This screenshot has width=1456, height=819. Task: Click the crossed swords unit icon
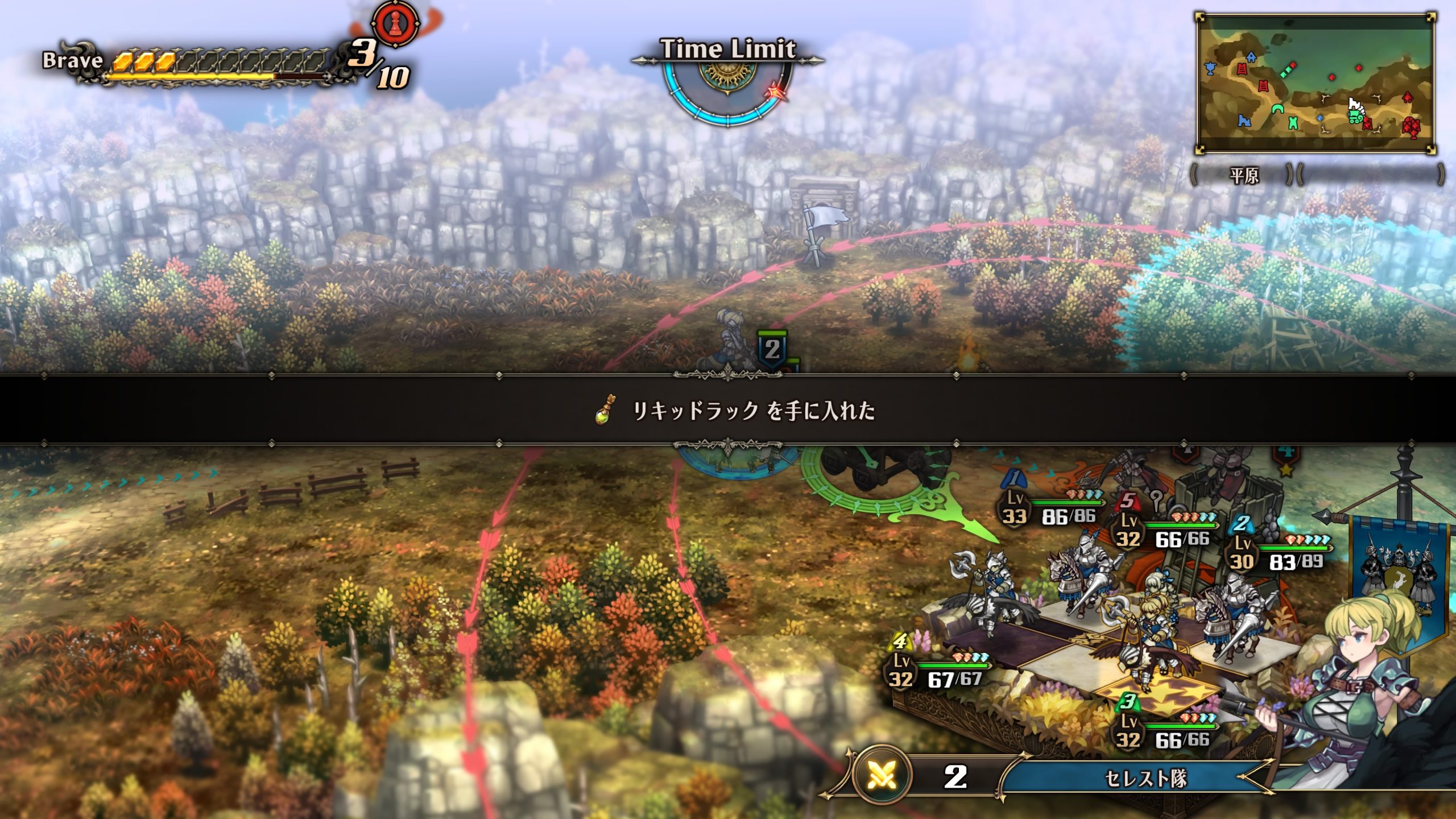pos(883,776)
